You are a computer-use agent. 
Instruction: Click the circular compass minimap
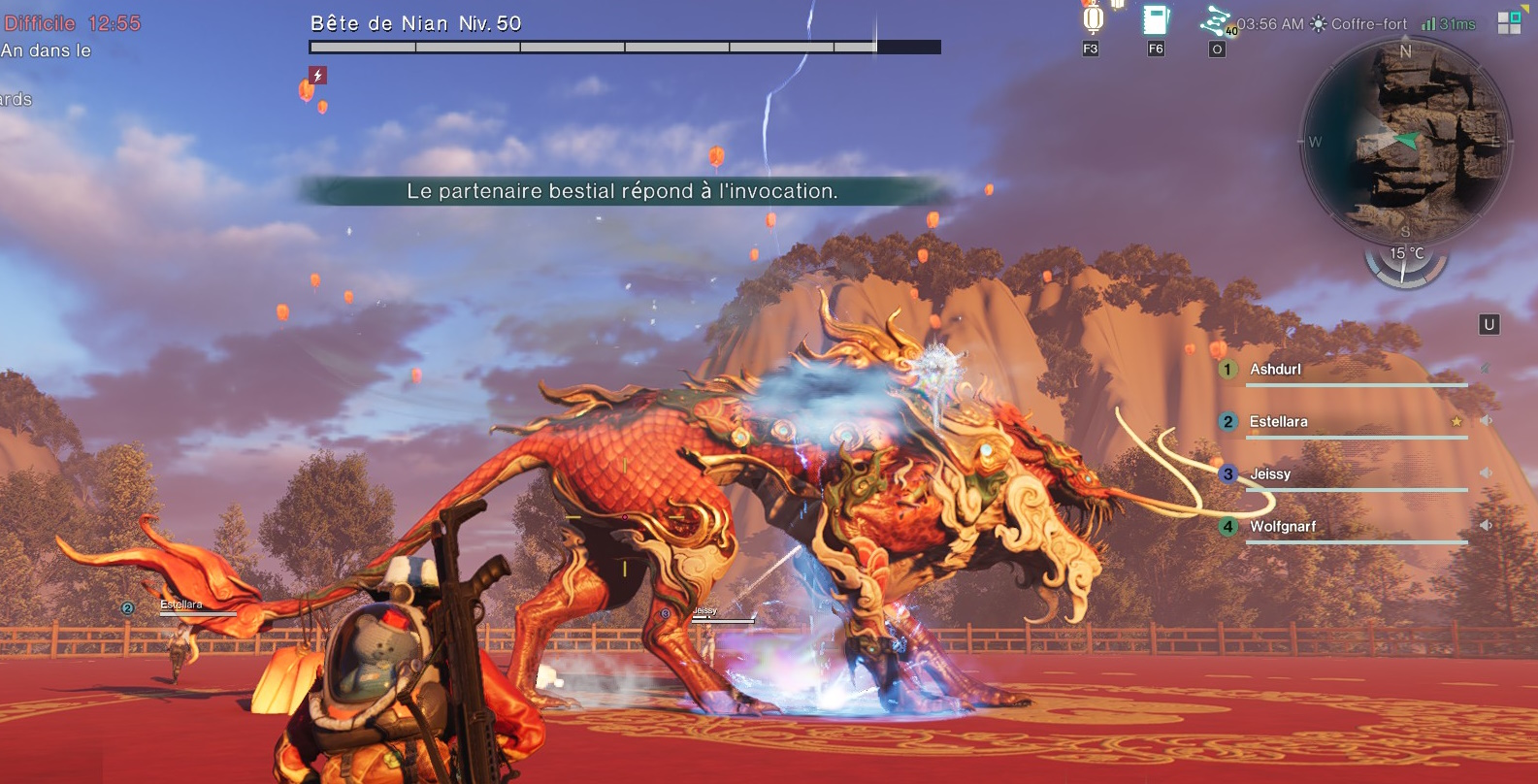pyautogui.click(x=1404, y=142)
